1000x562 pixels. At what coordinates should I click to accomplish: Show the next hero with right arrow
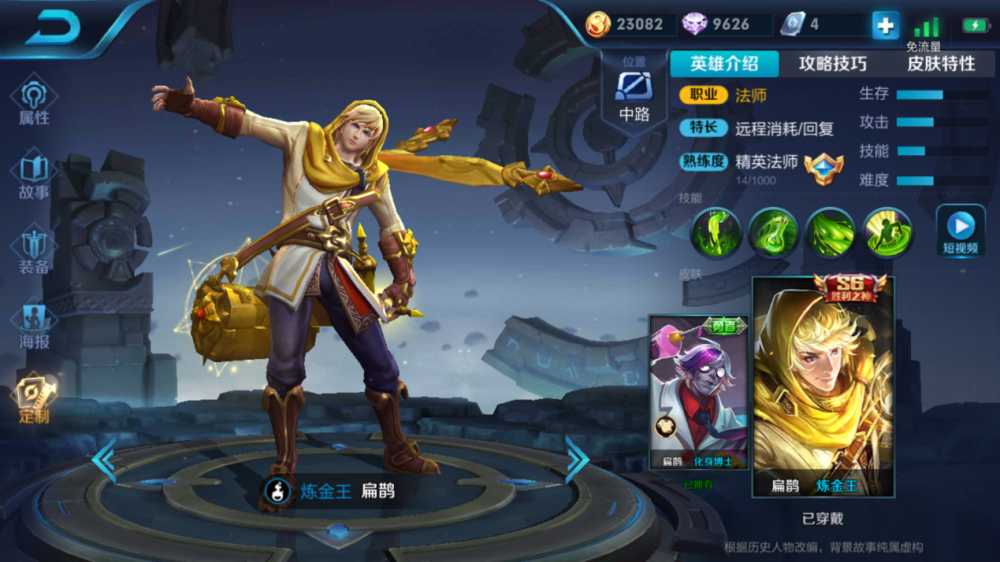(x=577, y=459)
